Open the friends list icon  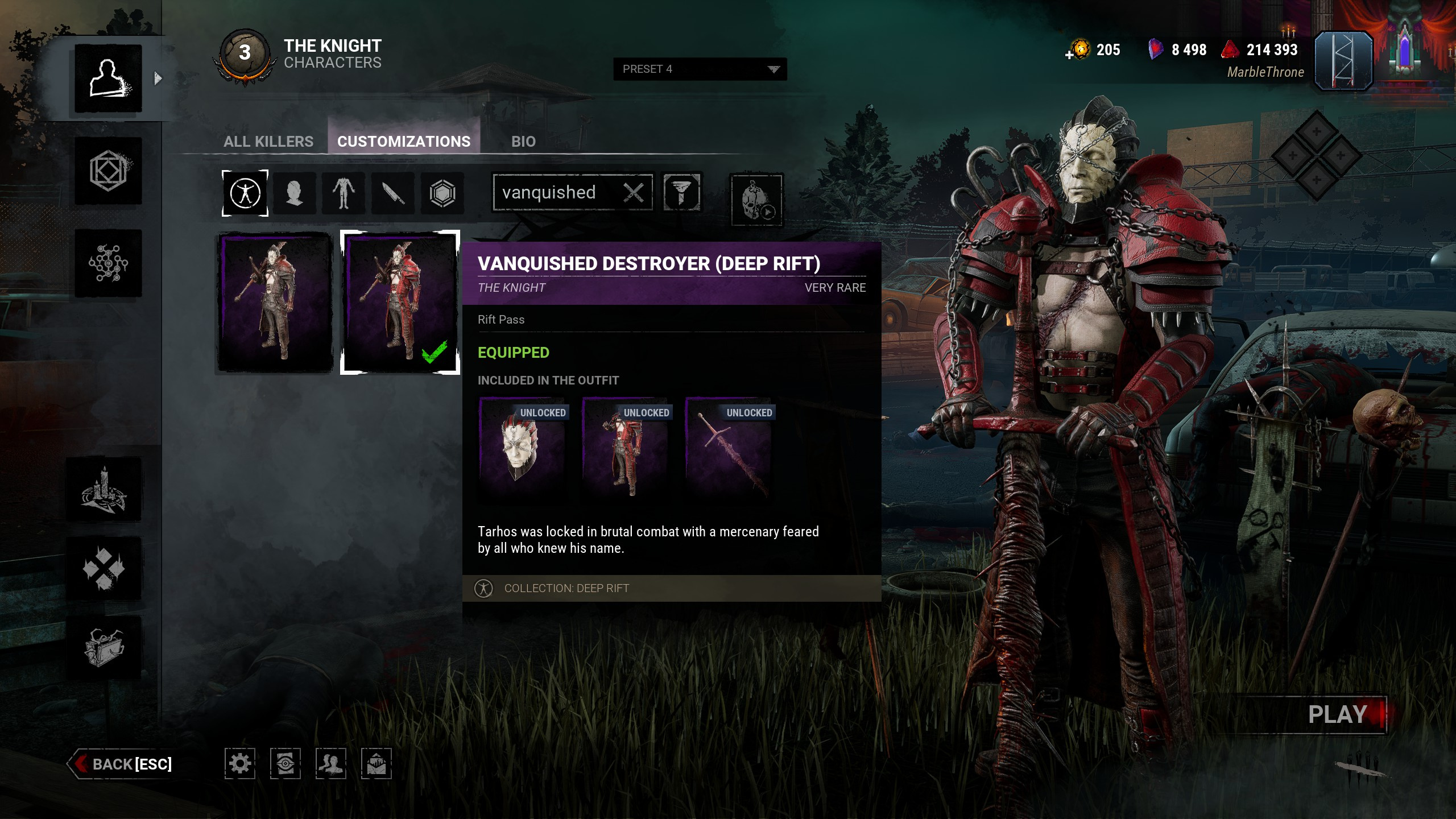(x=330, y=763)
